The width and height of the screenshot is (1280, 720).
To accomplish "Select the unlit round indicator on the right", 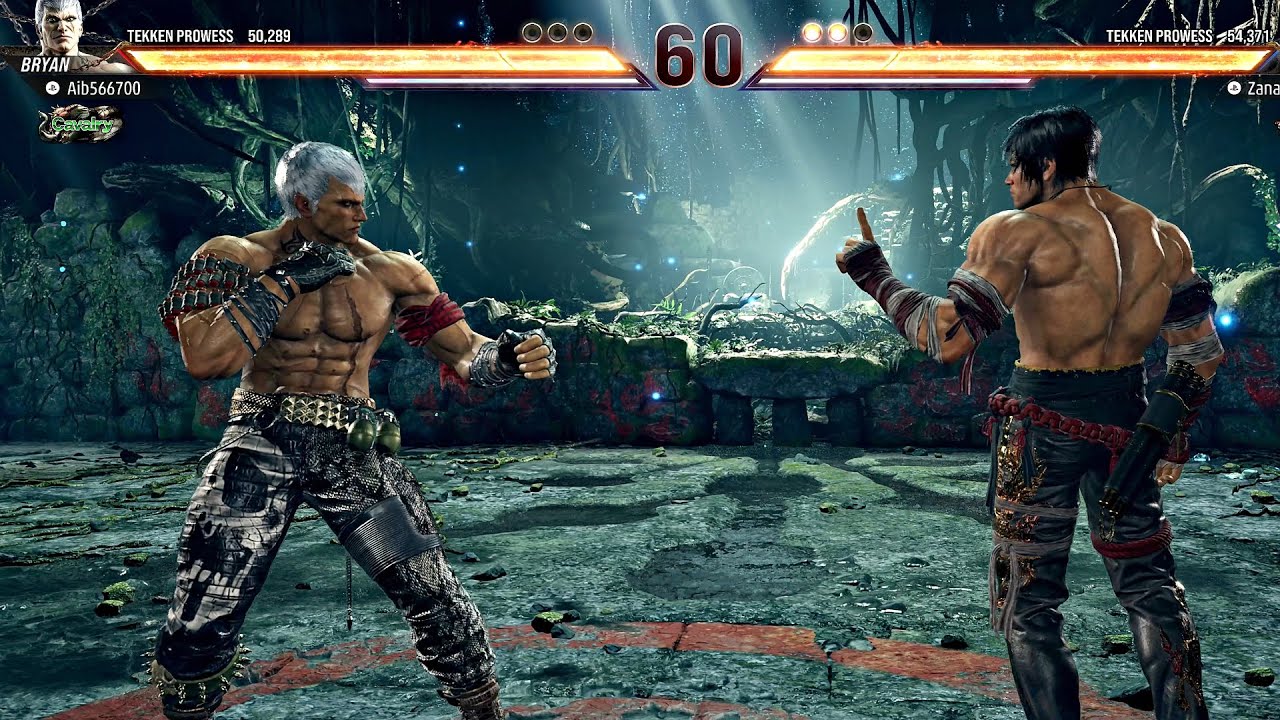I will 863,31.
